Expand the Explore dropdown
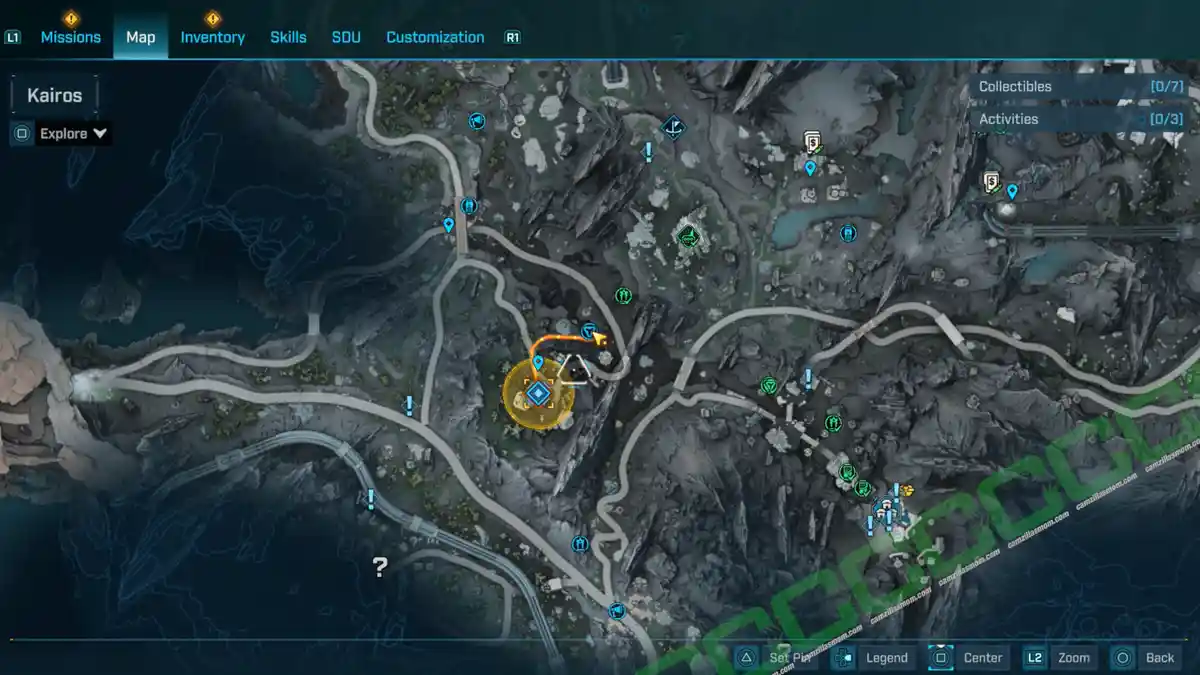The image size is (1200, 675). click(73, 133)
